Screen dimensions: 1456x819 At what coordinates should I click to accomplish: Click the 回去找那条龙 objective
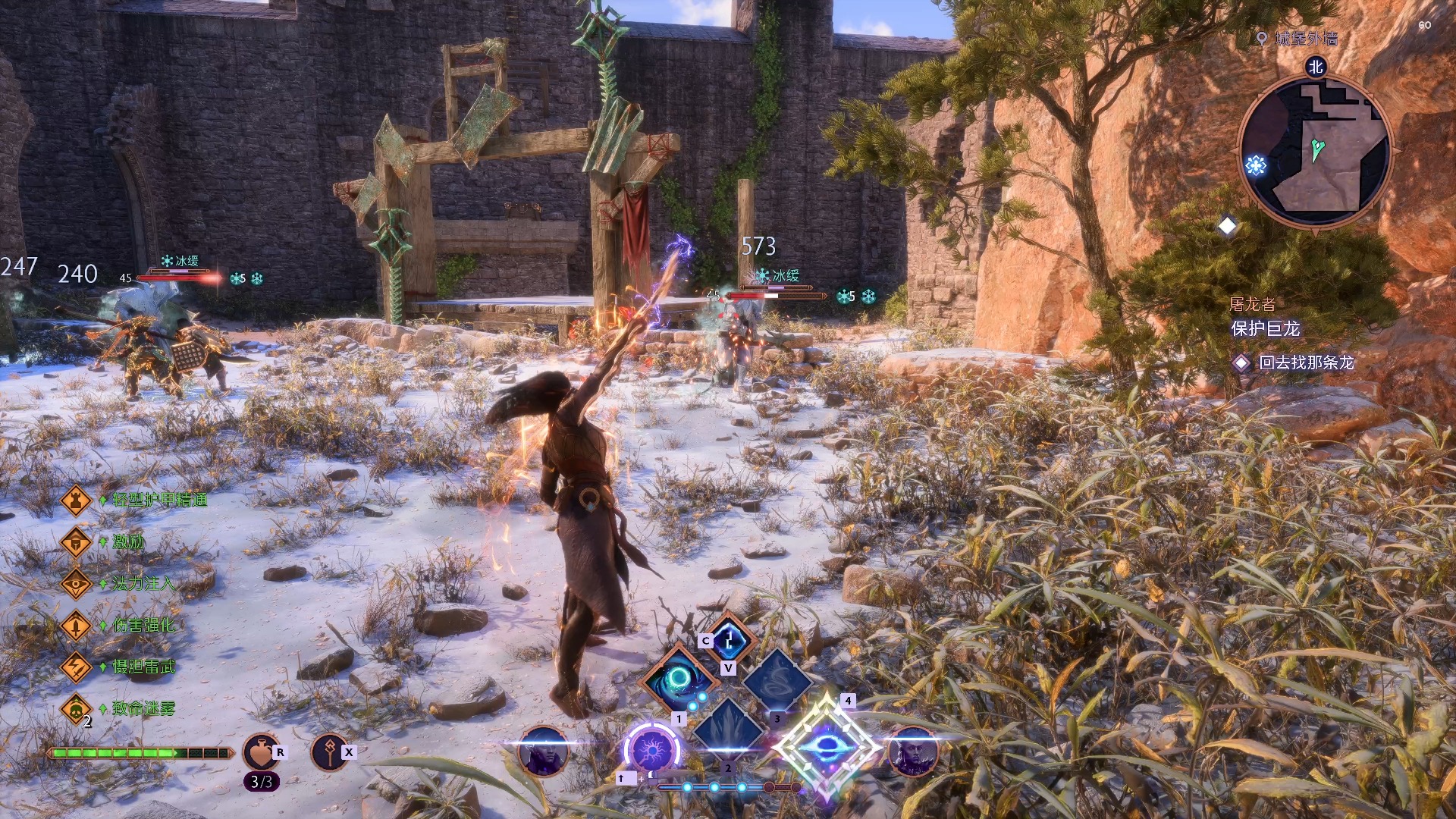[x=1306, y=362]
